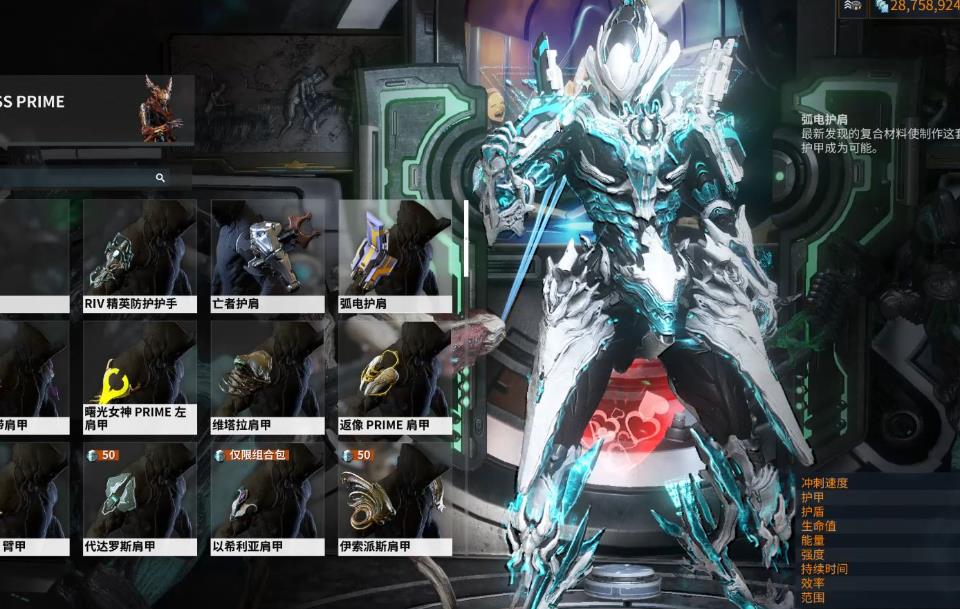Choose the 亡者护肩 shoulder armor

[267, 255]
